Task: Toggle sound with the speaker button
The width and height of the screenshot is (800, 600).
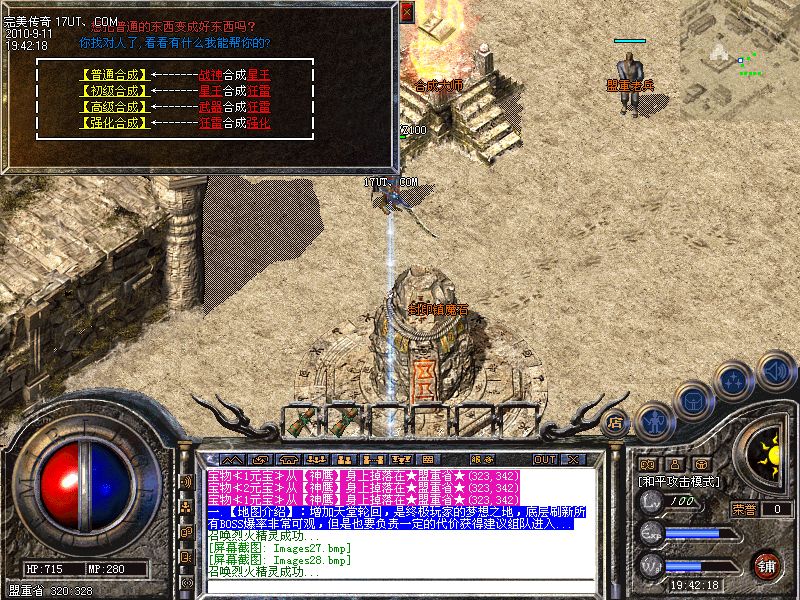Action: [x=775, y=370]
